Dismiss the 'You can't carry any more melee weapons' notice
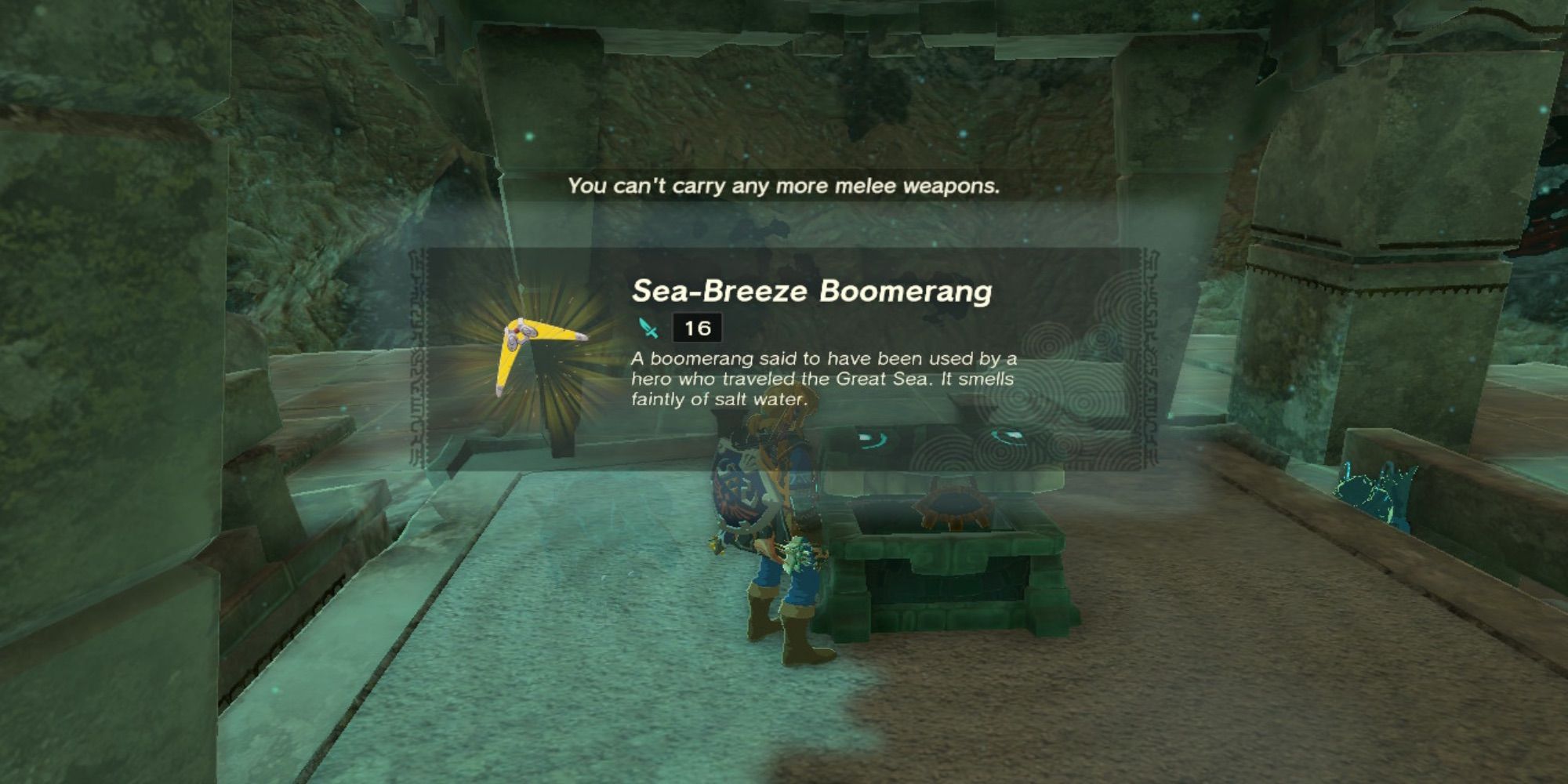The width and height of the screenshot is (1568, 784). [784, 188]
